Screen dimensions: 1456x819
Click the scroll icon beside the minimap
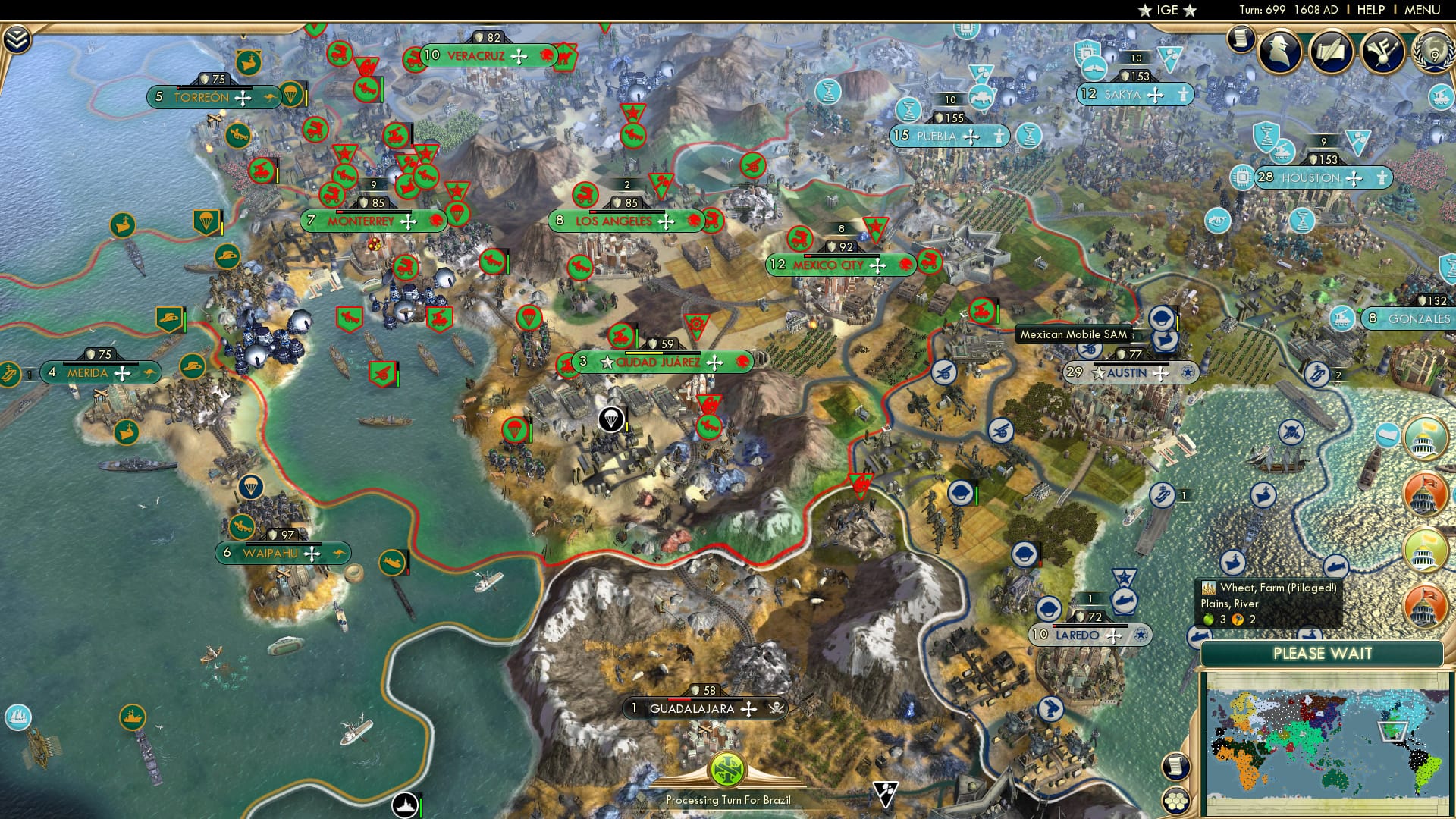click(1176, 766)
